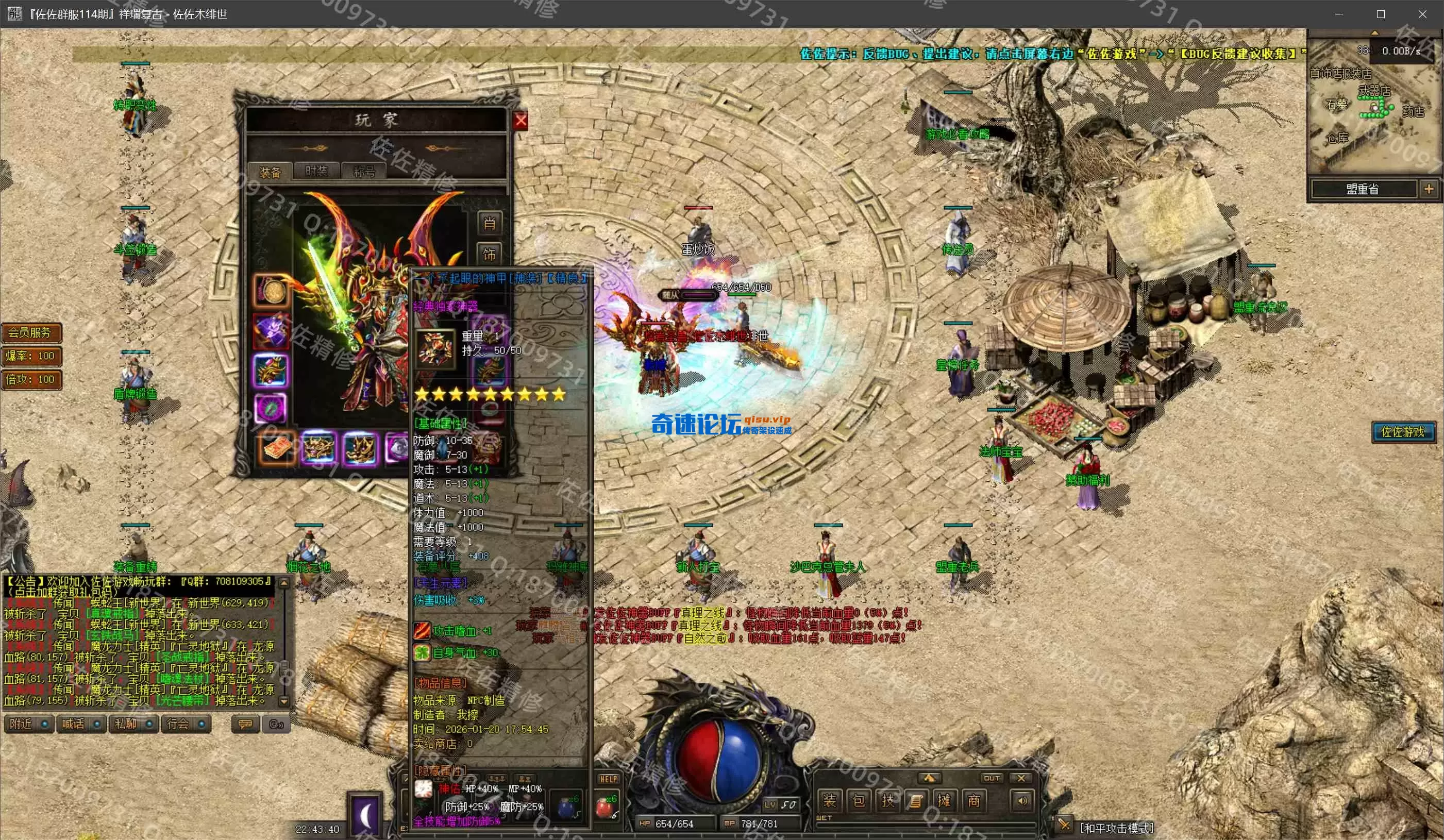The width and height of the screenshot is (1444, 840).
Task: Open the 饰 accessory button
Action: pyautogui.click(x=490, y=254)
